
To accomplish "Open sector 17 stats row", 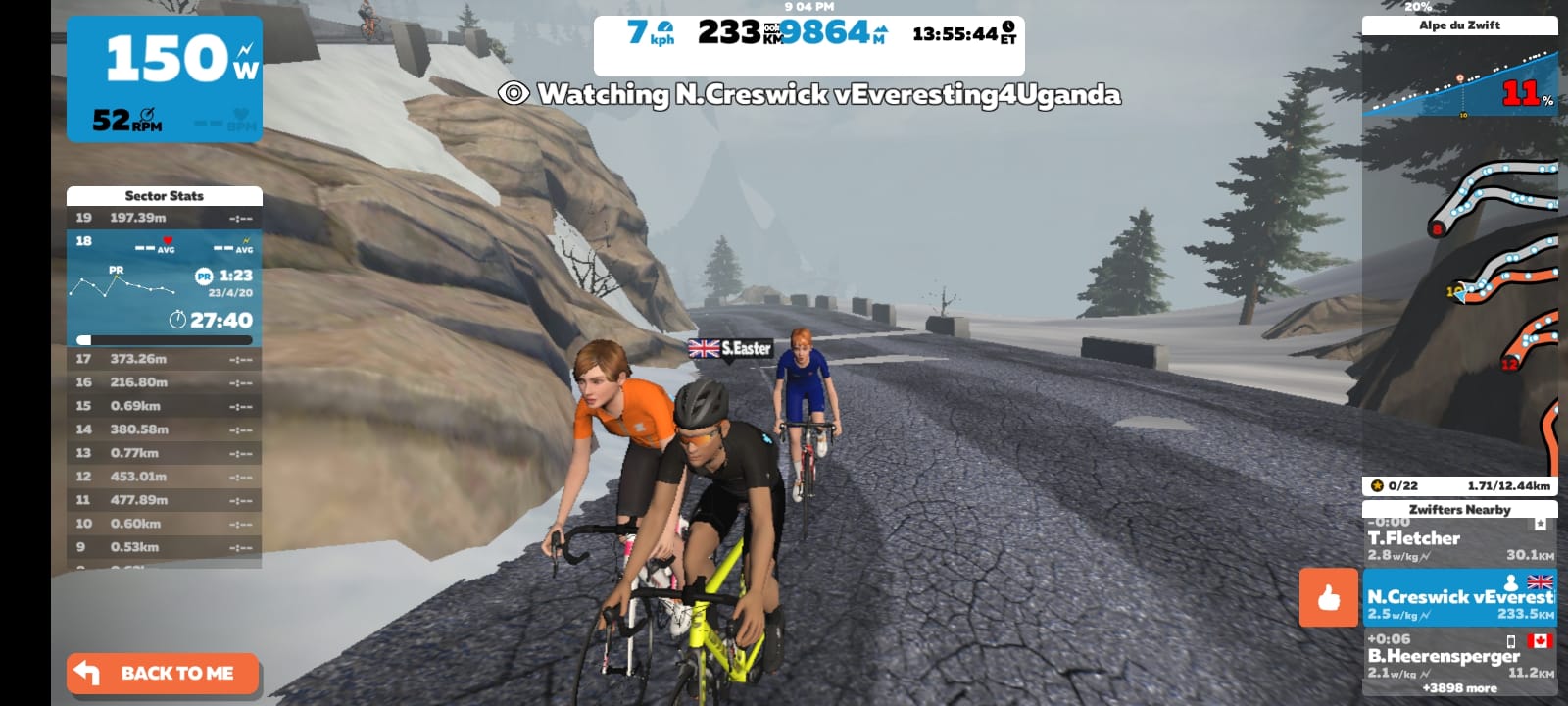I will point(164,359).
